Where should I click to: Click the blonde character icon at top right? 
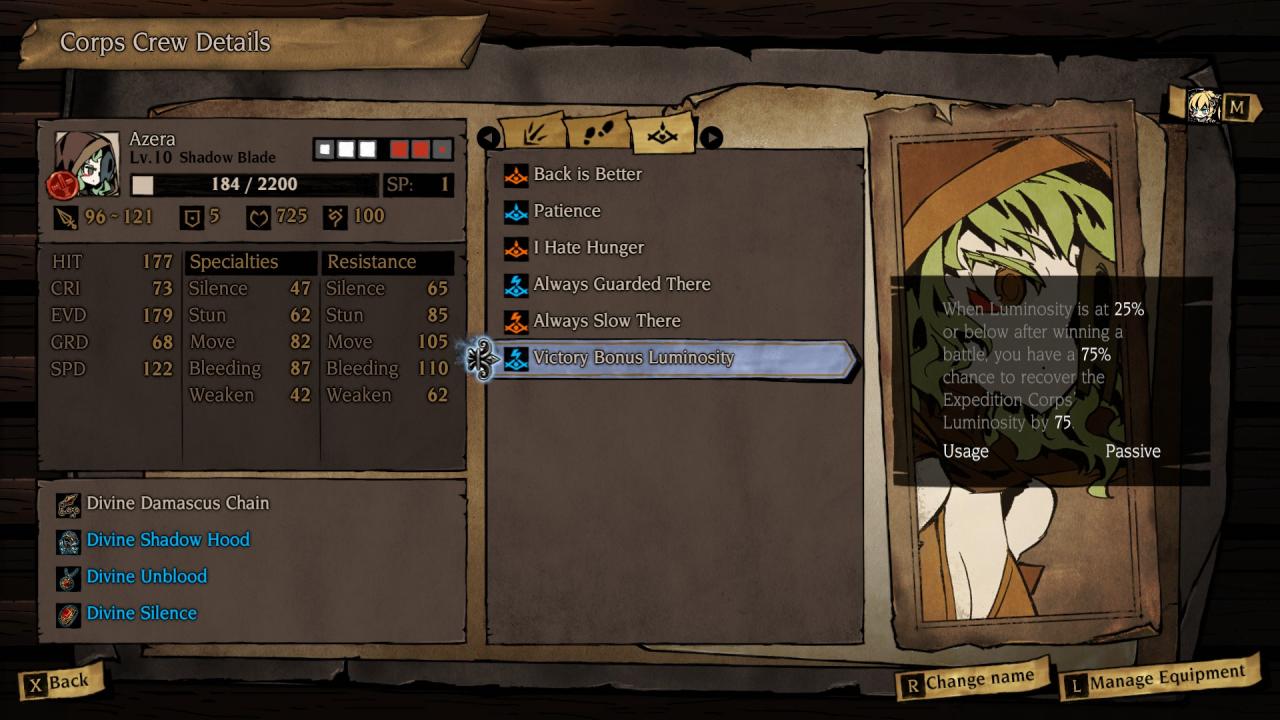point(1203,106)
